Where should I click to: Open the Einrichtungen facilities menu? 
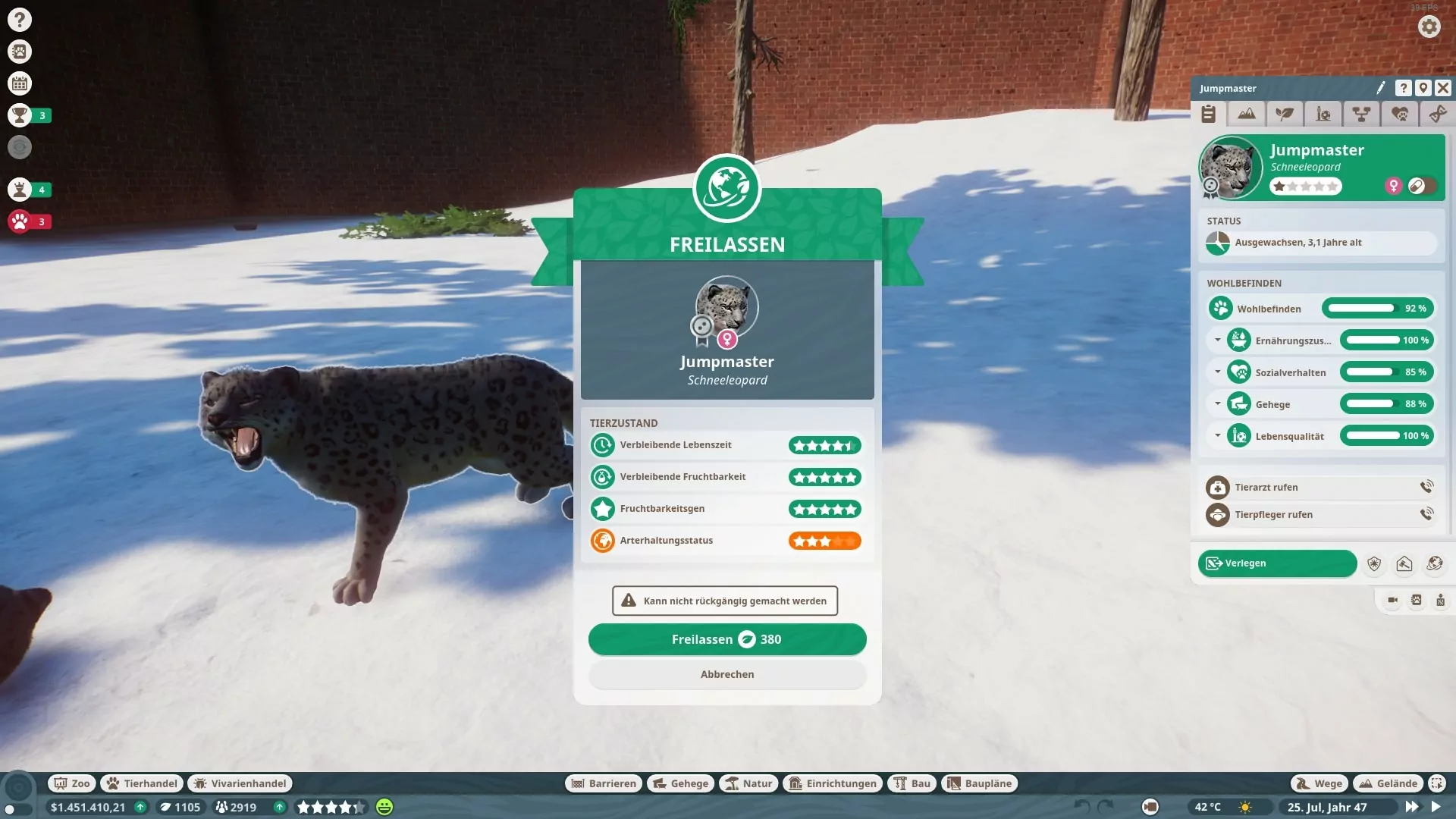[833, 783]
